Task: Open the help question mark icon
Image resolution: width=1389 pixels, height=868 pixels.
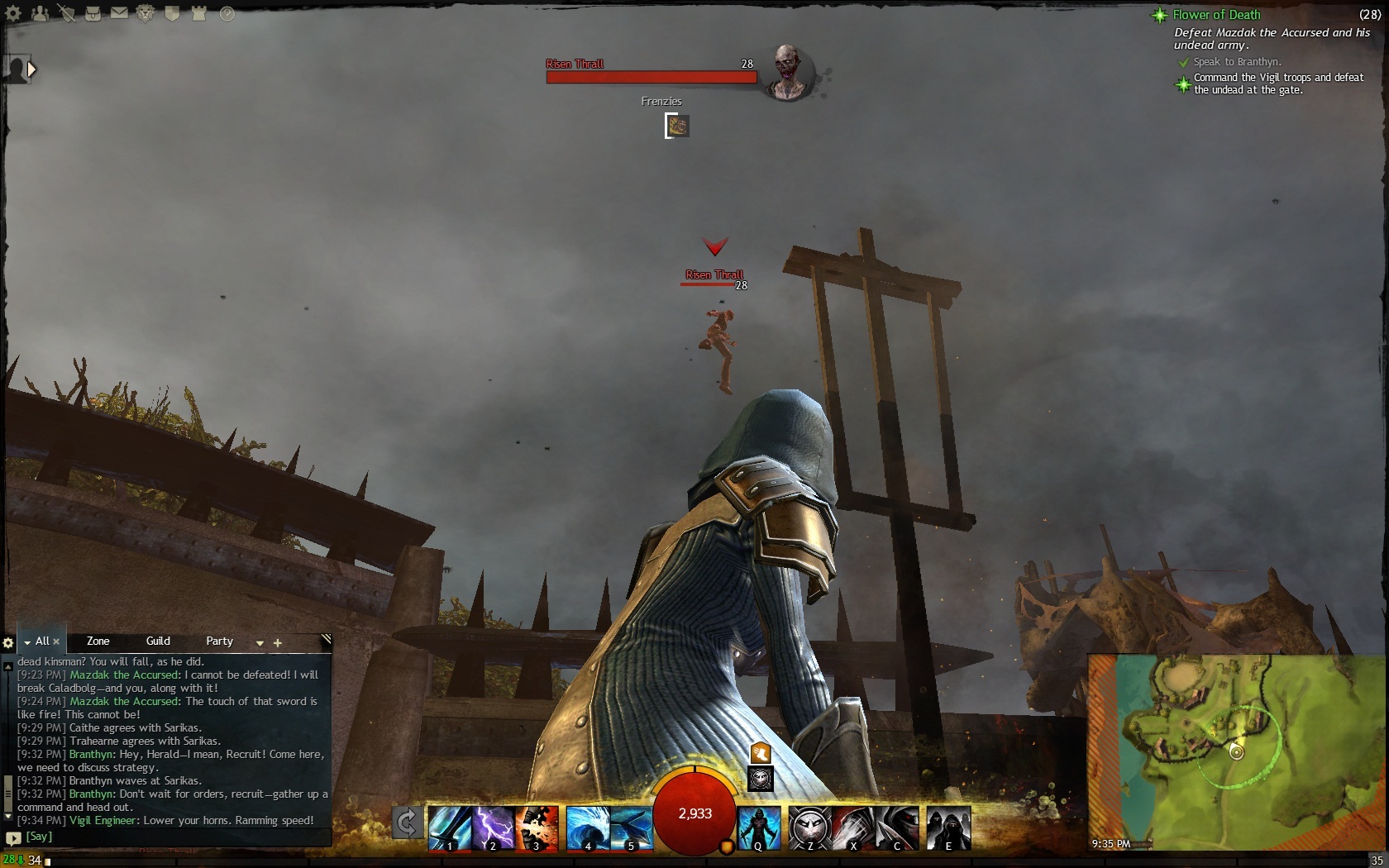Action: (227, 13)
